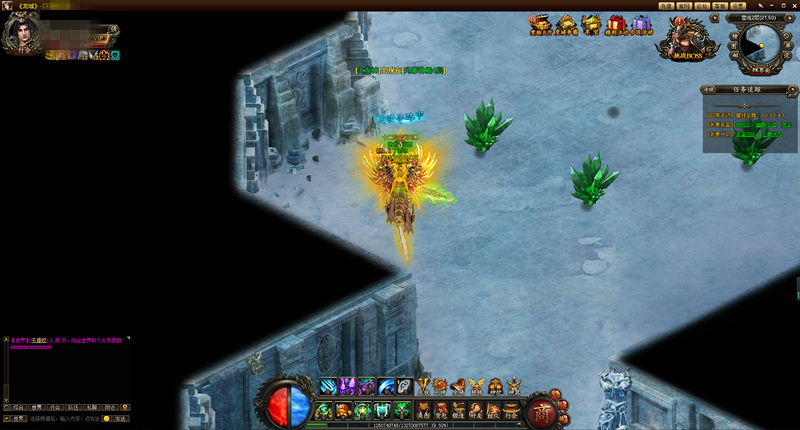Open the yellow smiley emoji picker
The image size is (800, 430).
107,419
